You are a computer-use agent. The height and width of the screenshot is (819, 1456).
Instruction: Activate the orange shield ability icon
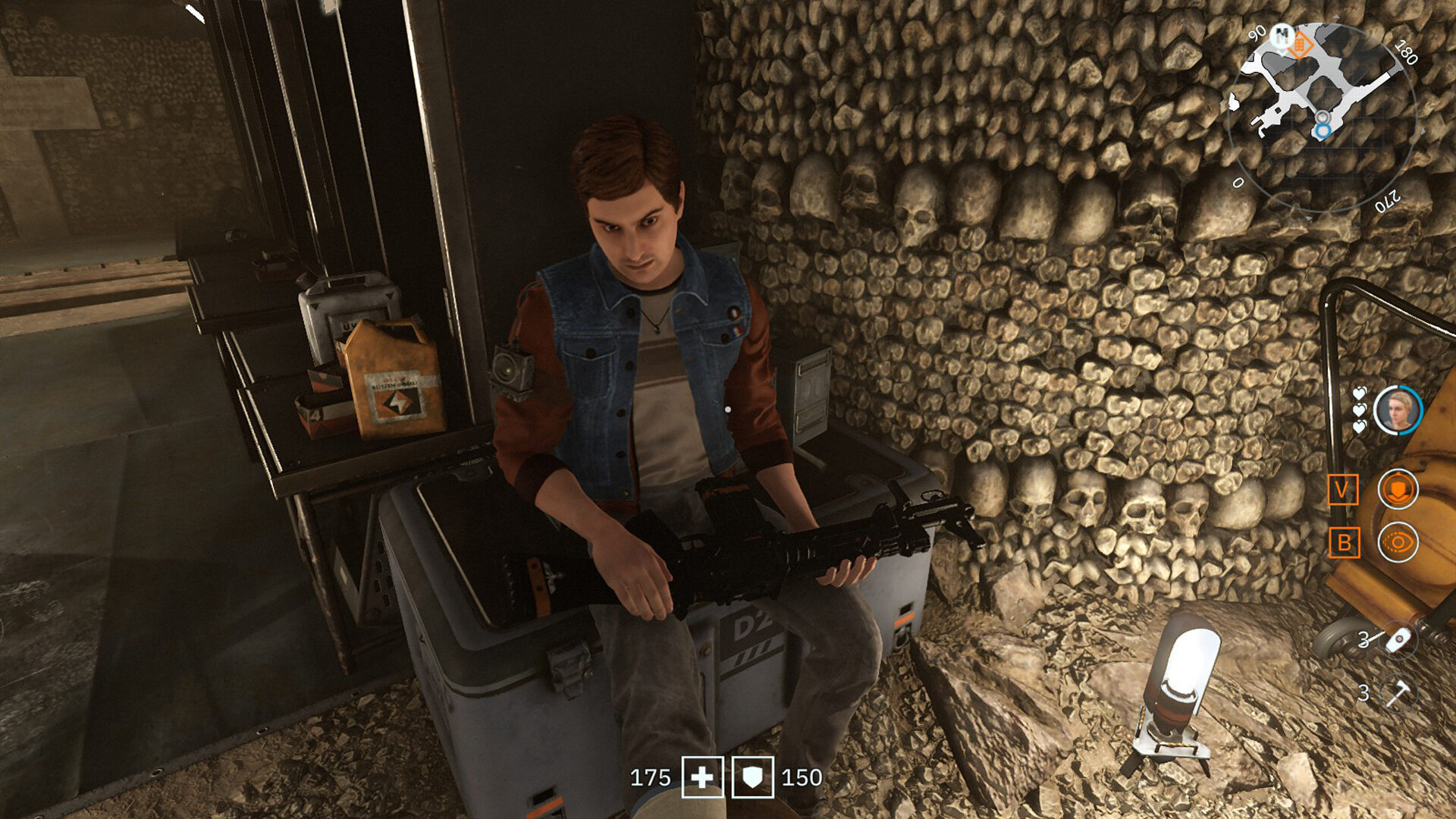point(1397,489)
